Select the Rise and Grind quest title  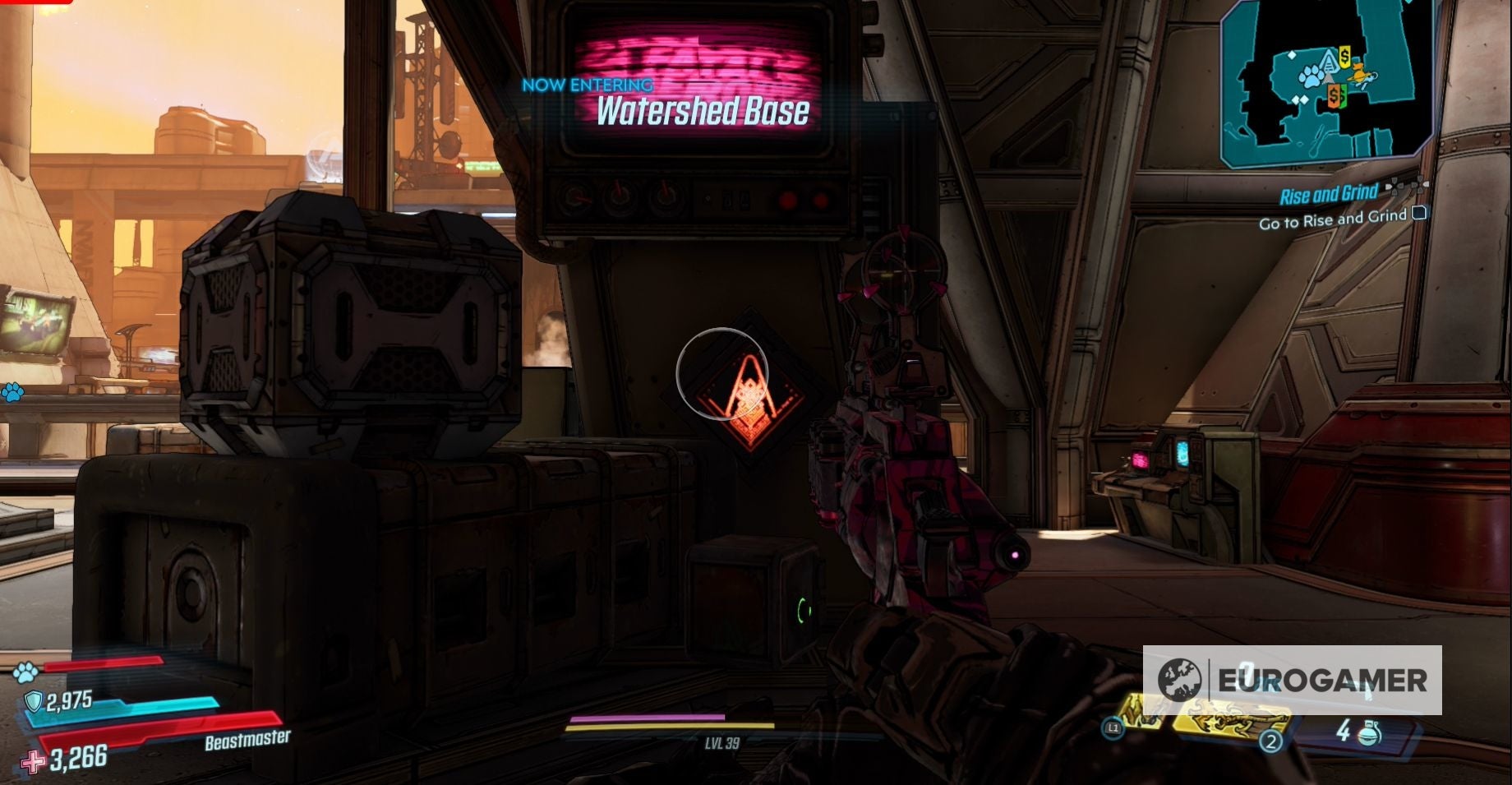1330,192
